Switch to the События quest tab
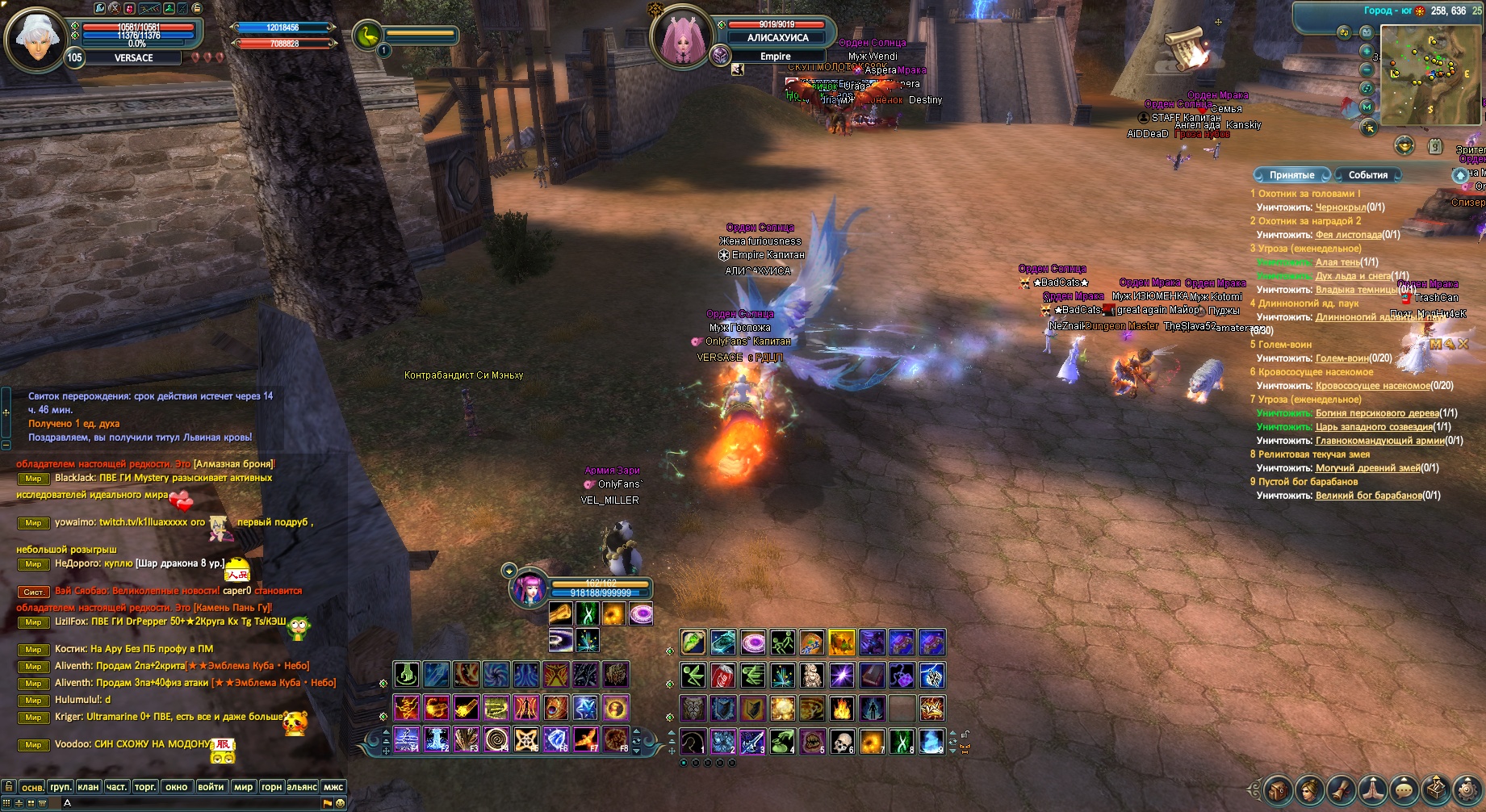 point(1368,175)
